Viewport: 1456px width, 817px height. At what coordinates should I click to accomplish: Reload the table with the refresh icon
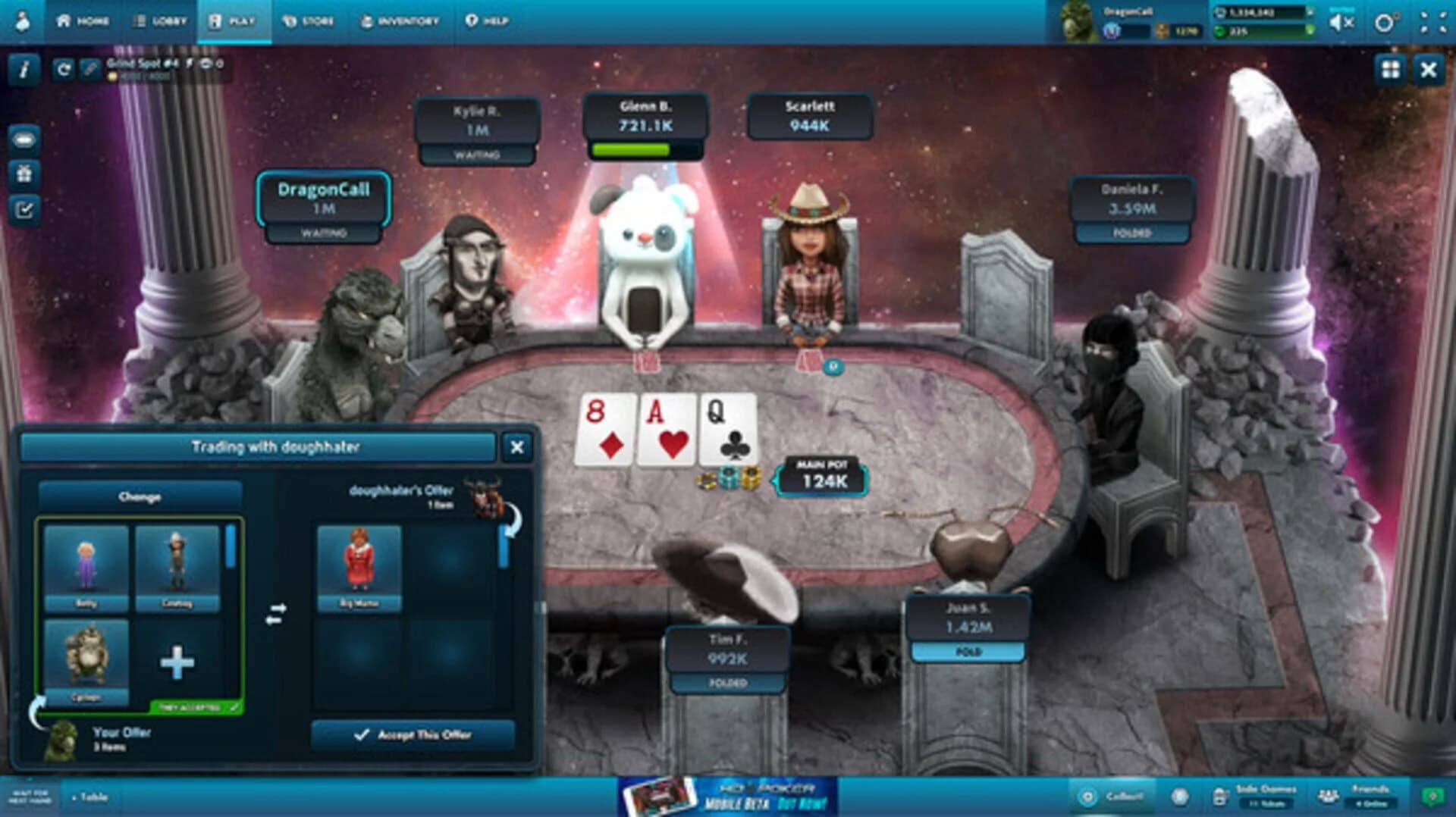[x=64, y=70]
